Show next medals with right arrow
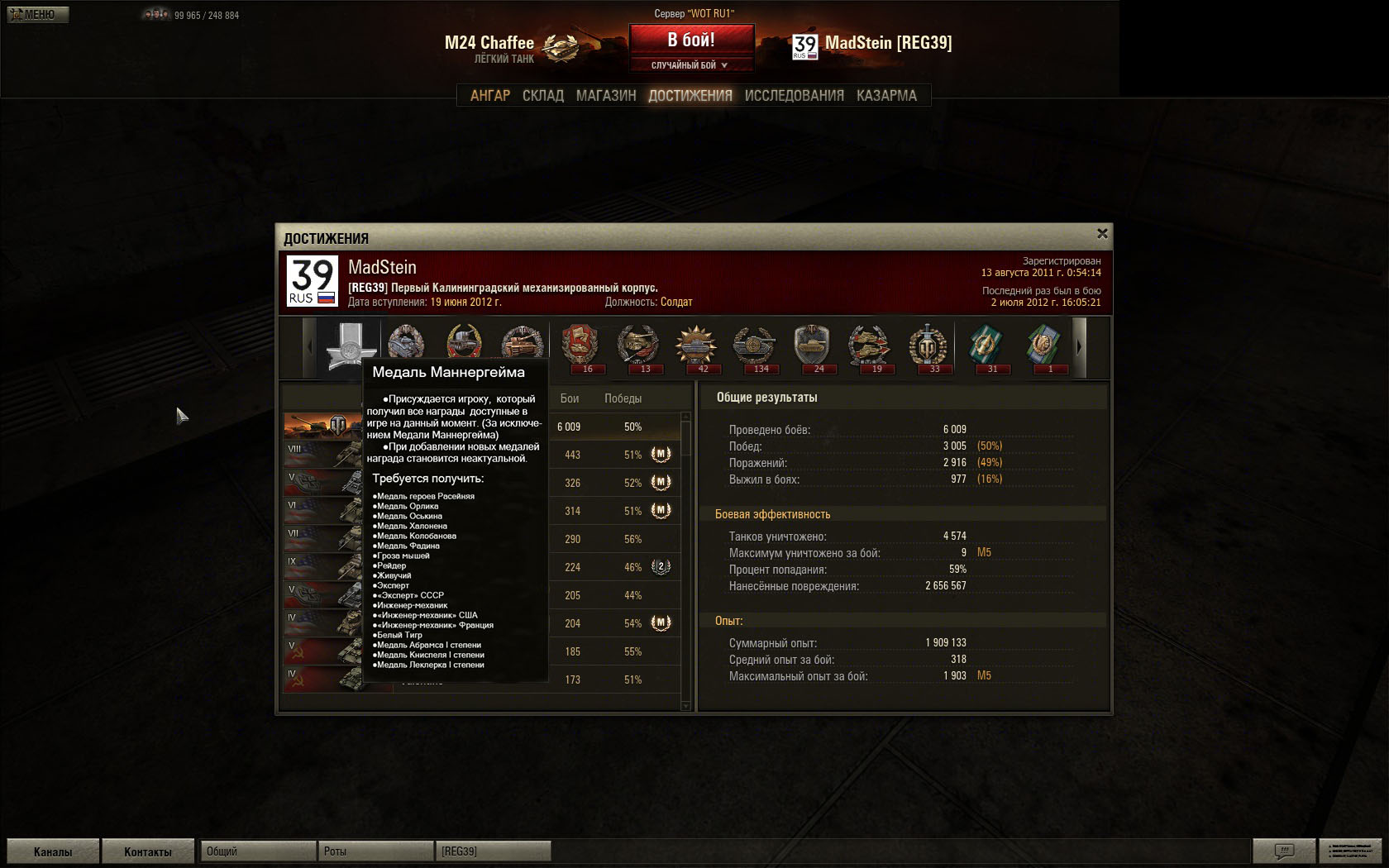Image resolution: width=1389 pixels, height=868 pixels. click(1078, 347)
